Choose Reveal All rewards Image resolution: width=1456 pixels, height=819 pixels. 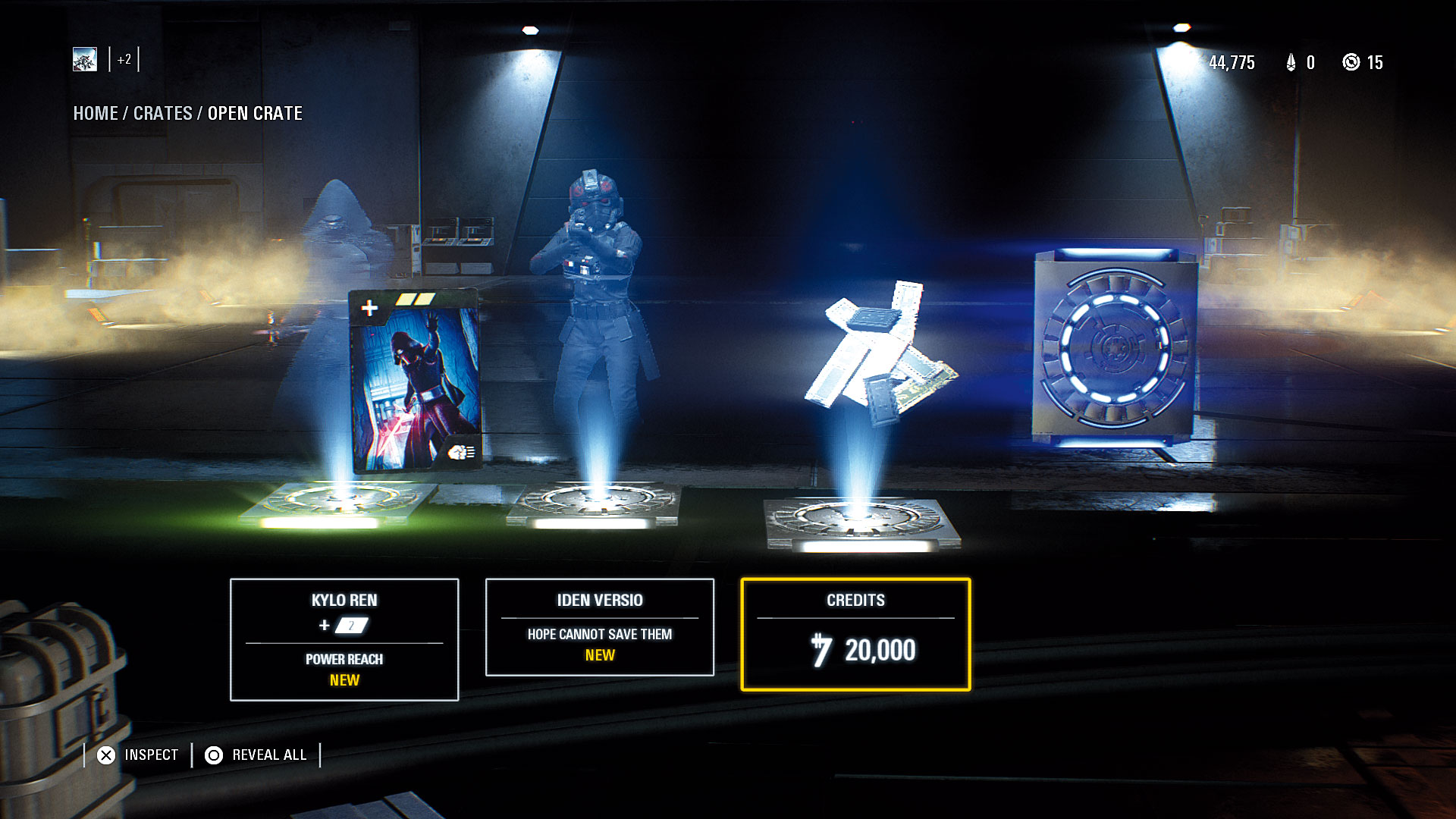click(256, 755)
